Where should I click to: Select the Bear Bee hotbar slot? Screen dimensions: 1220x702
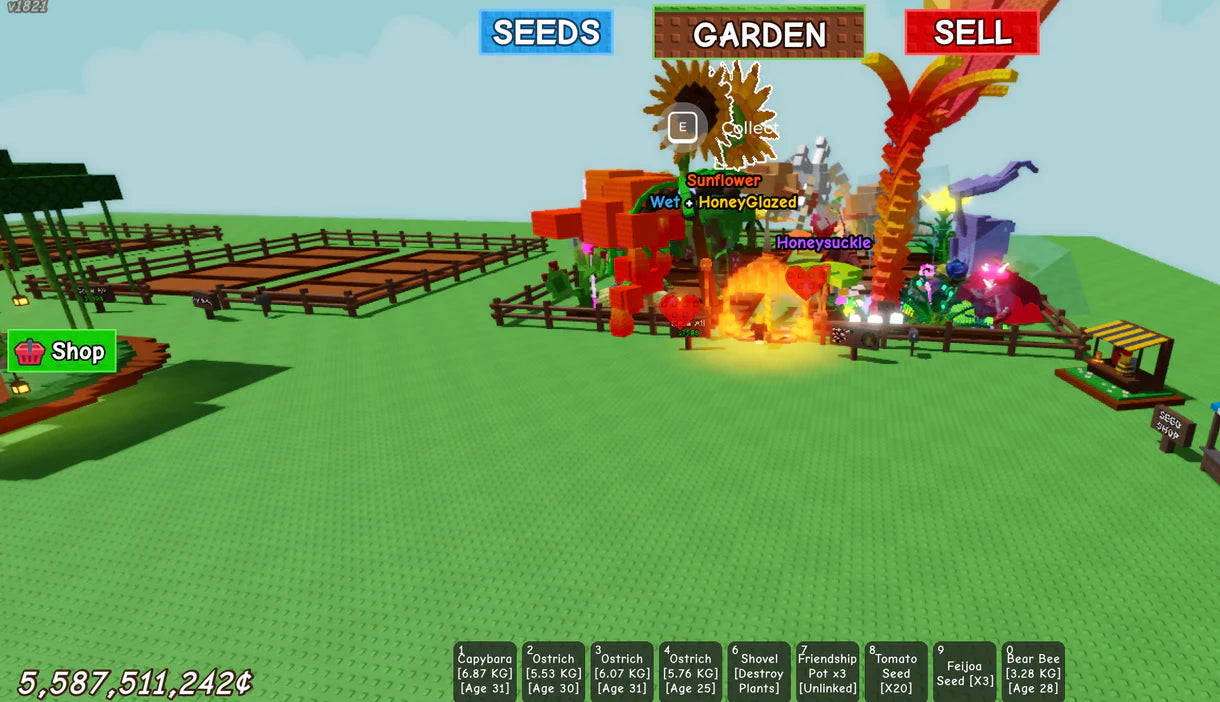pyautogui.click(x=1033, y=672)
